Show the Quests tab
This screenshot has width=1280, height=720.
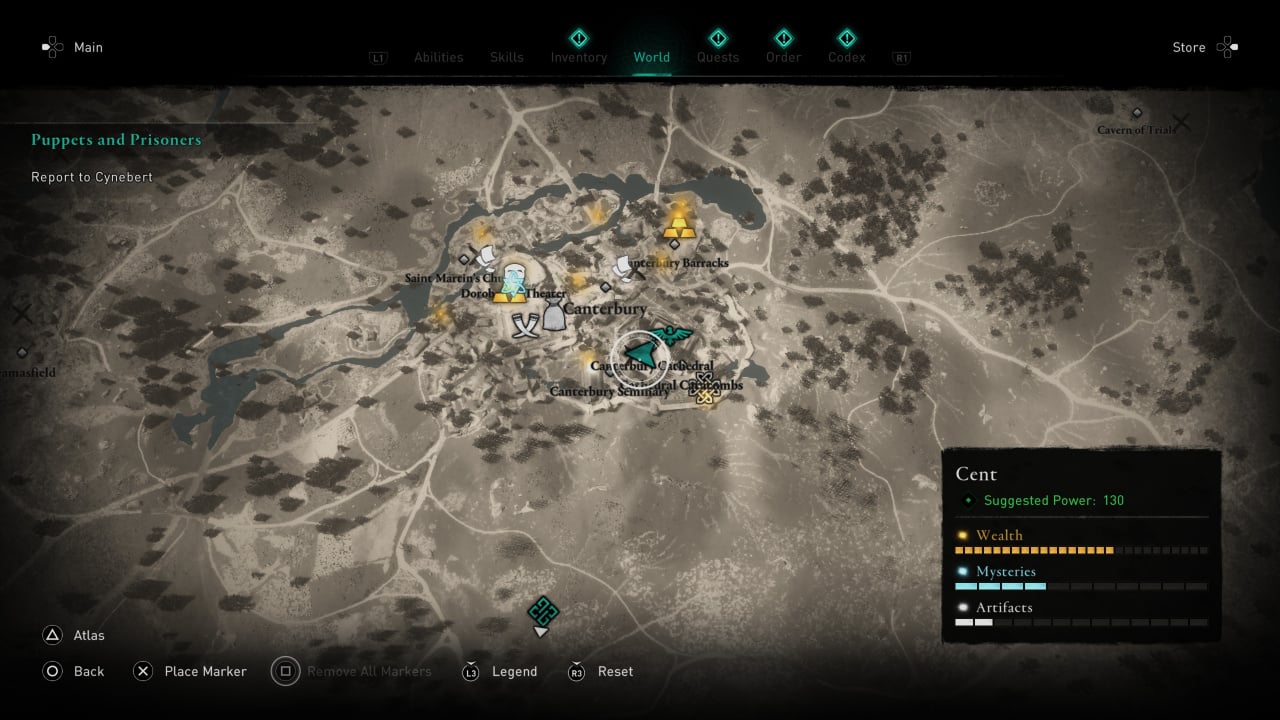[x=718, y=57]
